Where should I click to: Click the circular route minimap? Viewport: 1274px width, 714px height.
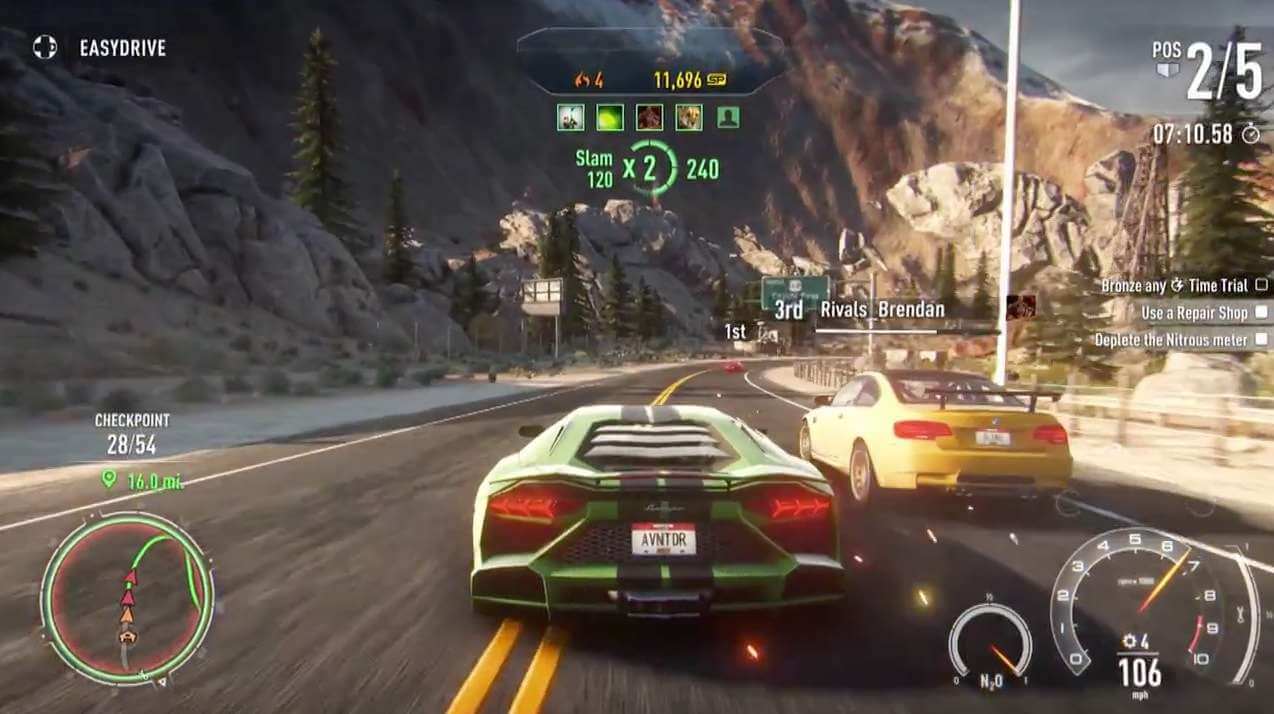click(127, 597)
